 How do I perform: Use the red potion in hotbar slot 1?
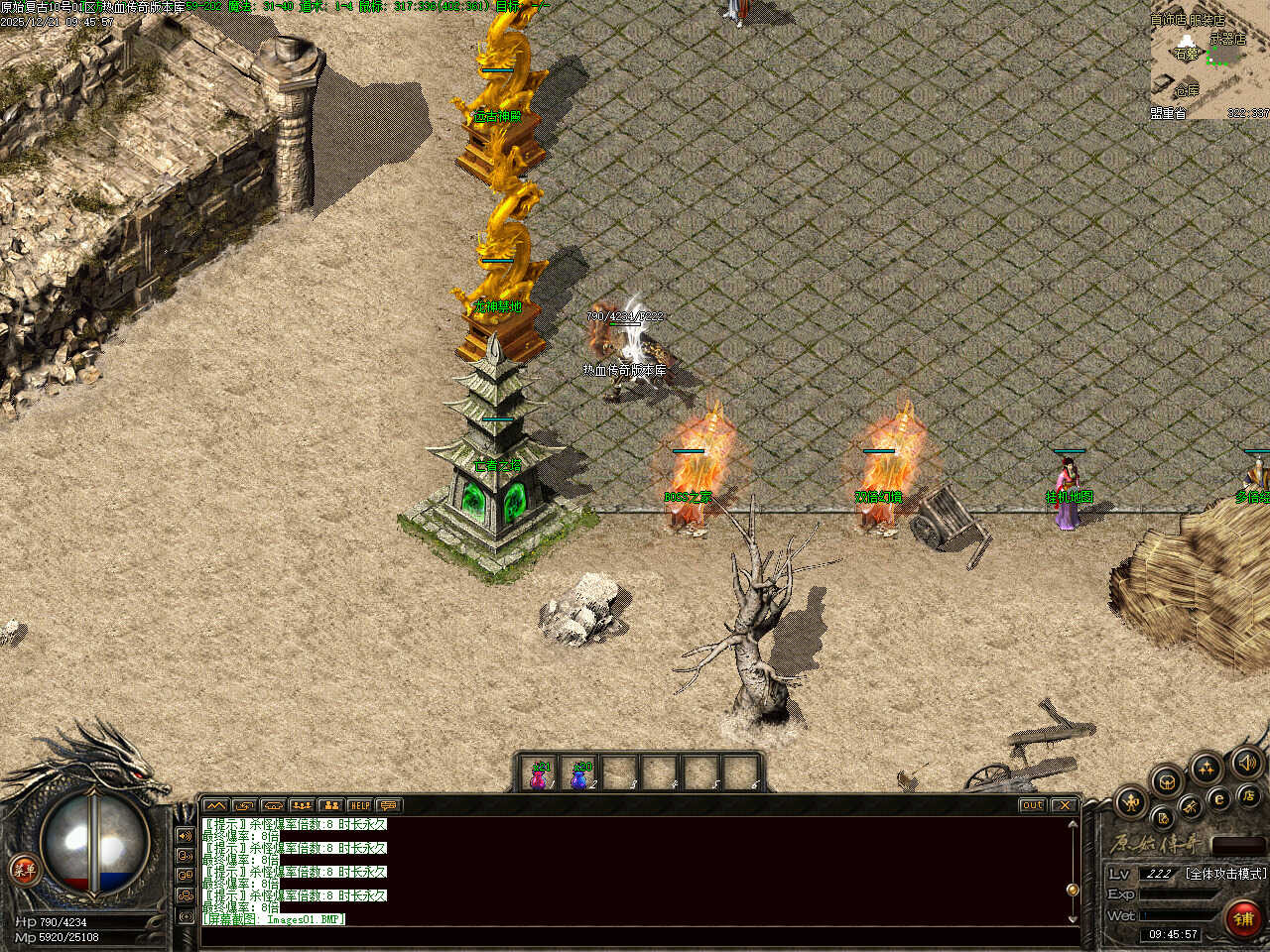click(539, 774)
